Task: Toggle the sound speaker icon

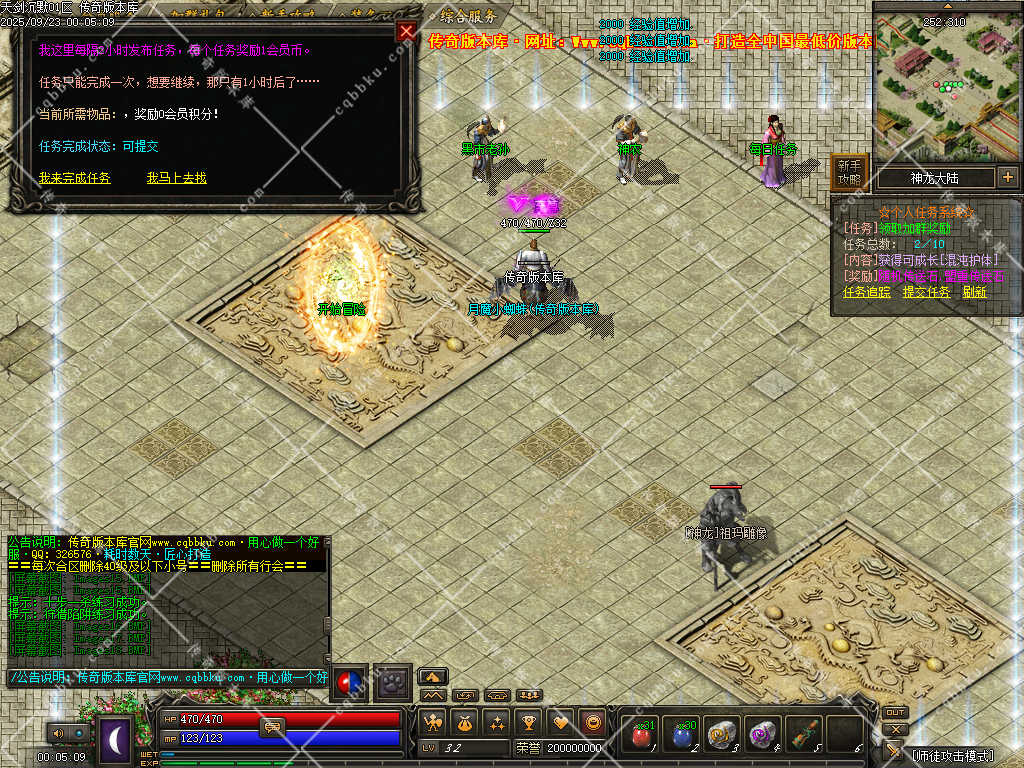Action: coord(56,733)
